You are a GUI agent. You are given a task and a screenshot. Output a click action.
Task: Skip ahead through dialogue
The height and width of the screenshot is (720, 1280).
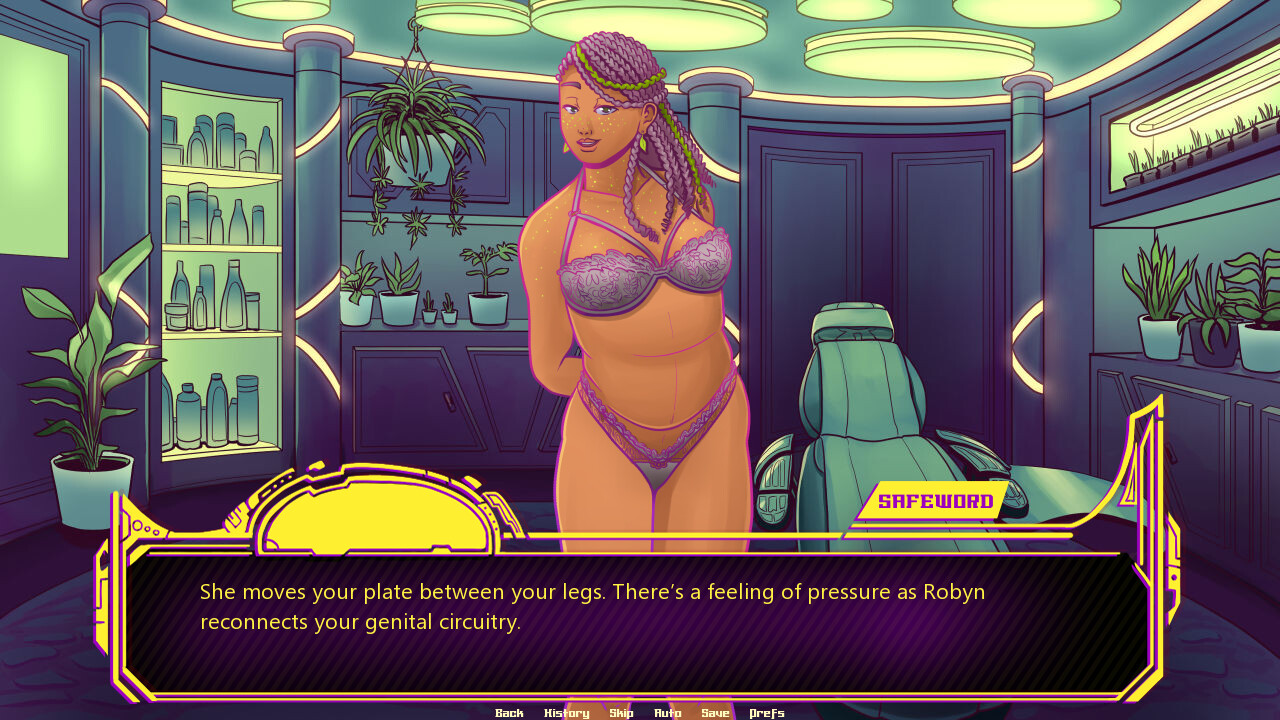(x=621, y=713)
